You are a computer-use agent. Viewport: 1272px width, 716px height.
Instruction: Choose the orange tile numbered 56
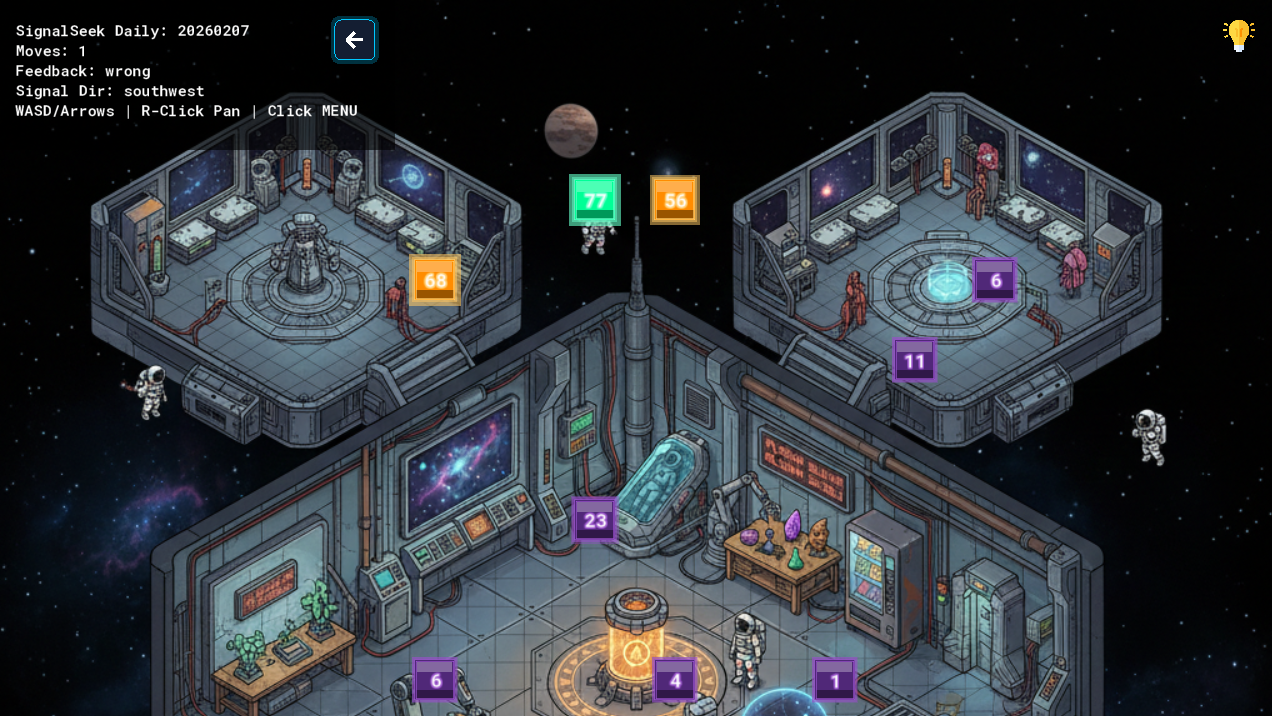pos(675,200)
